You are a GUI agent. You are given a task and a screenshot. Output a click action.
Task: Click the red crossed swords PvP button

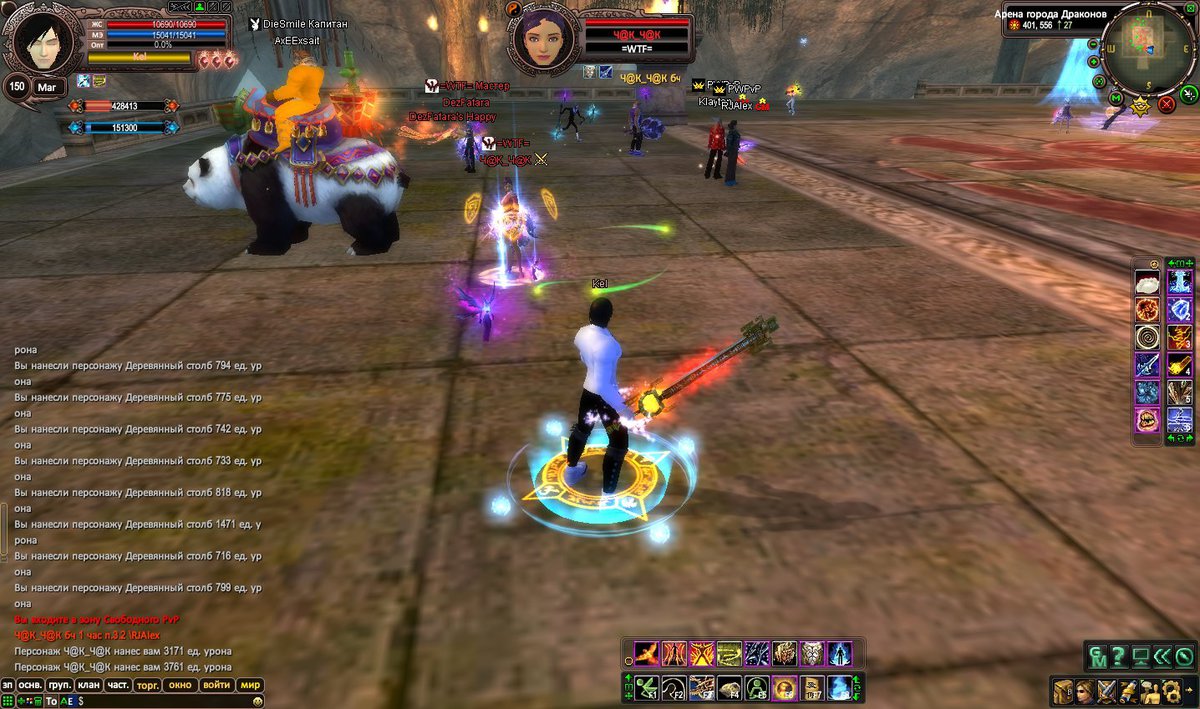coord(1166,104)
